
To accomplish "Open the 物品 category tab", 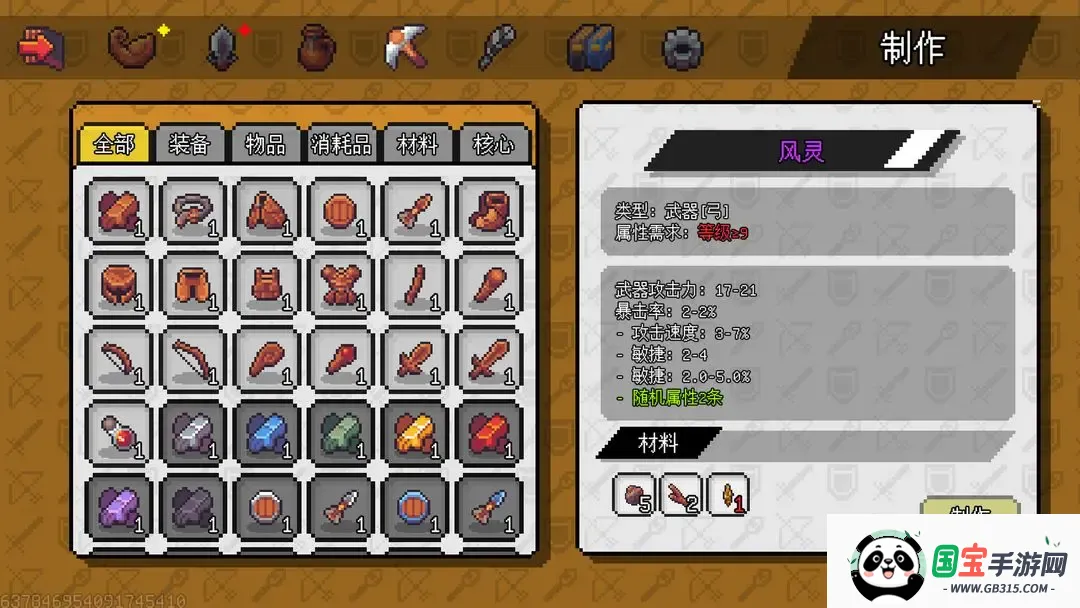I will click(265, 144).
